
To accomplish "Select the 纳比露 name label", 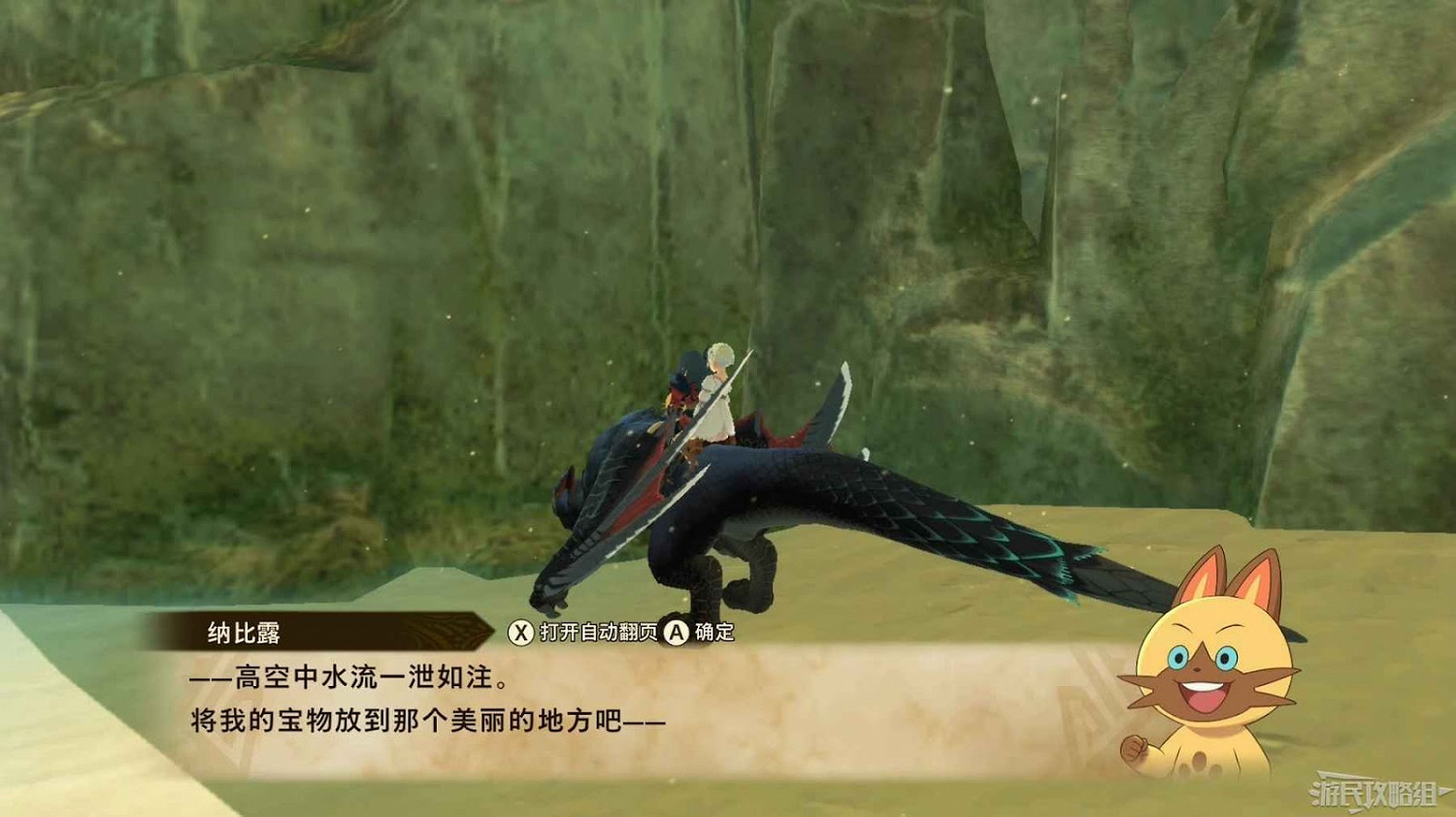I will (243, 631).
